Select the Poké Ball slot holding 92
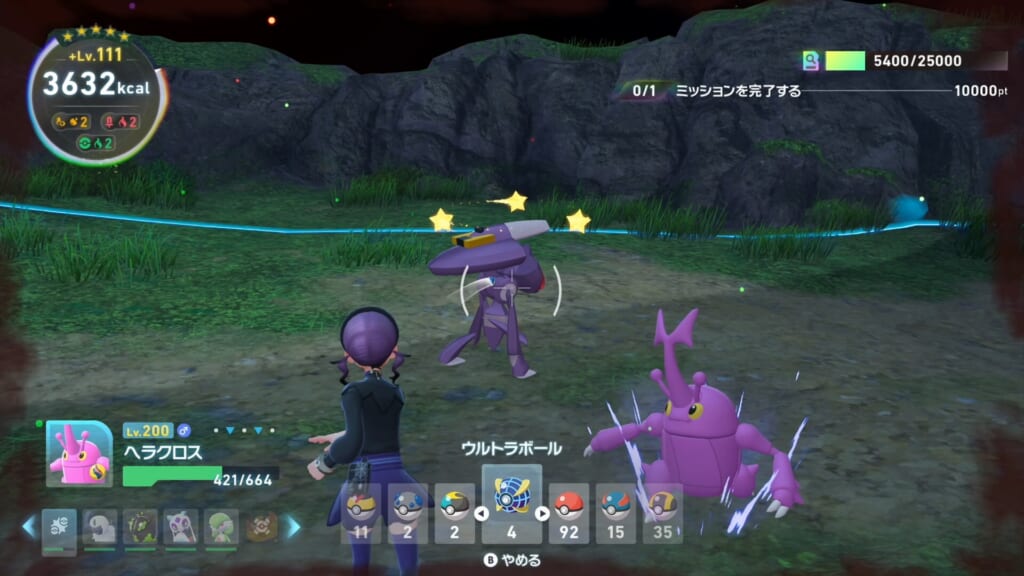 point(569,511)
